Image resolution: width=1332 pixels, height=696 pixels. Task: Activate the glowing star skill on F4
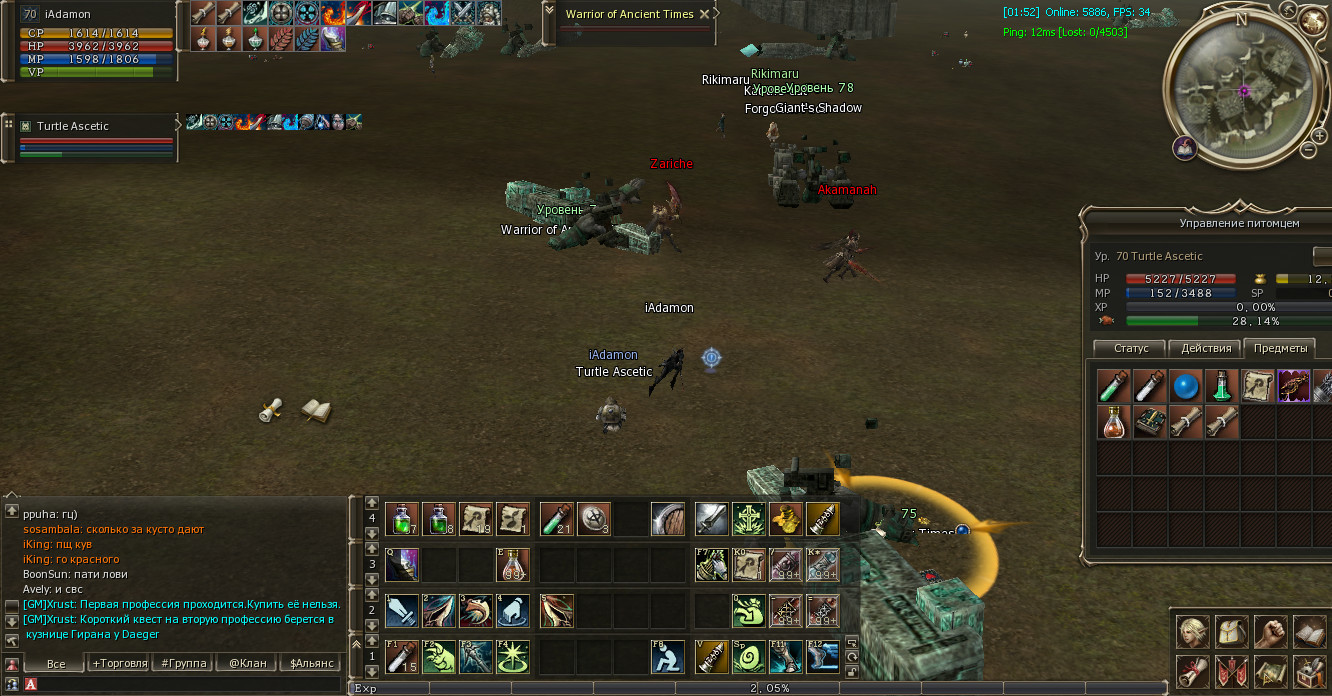[x=513, y=657]
